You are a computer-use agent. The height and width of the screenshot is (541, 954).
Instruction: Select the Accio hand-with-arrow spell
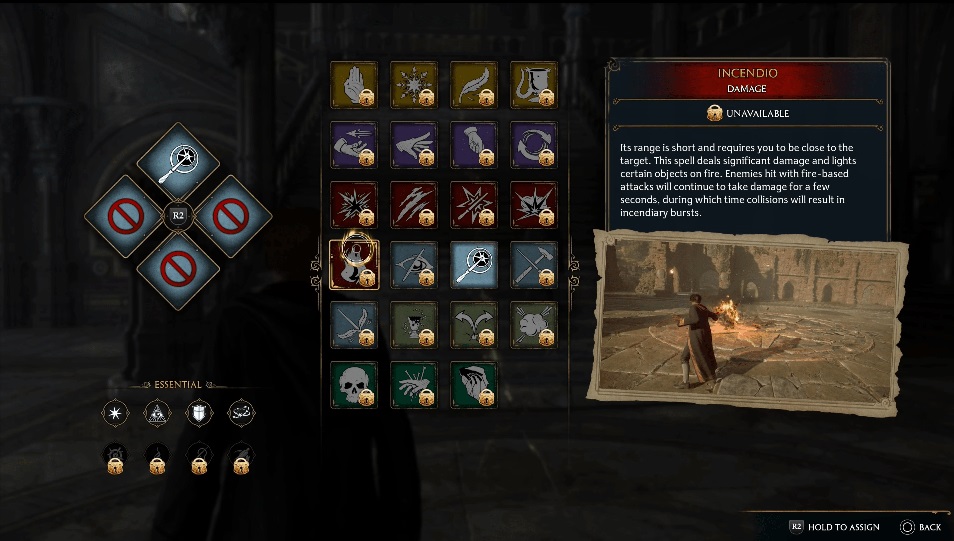[x=353, y=145]
